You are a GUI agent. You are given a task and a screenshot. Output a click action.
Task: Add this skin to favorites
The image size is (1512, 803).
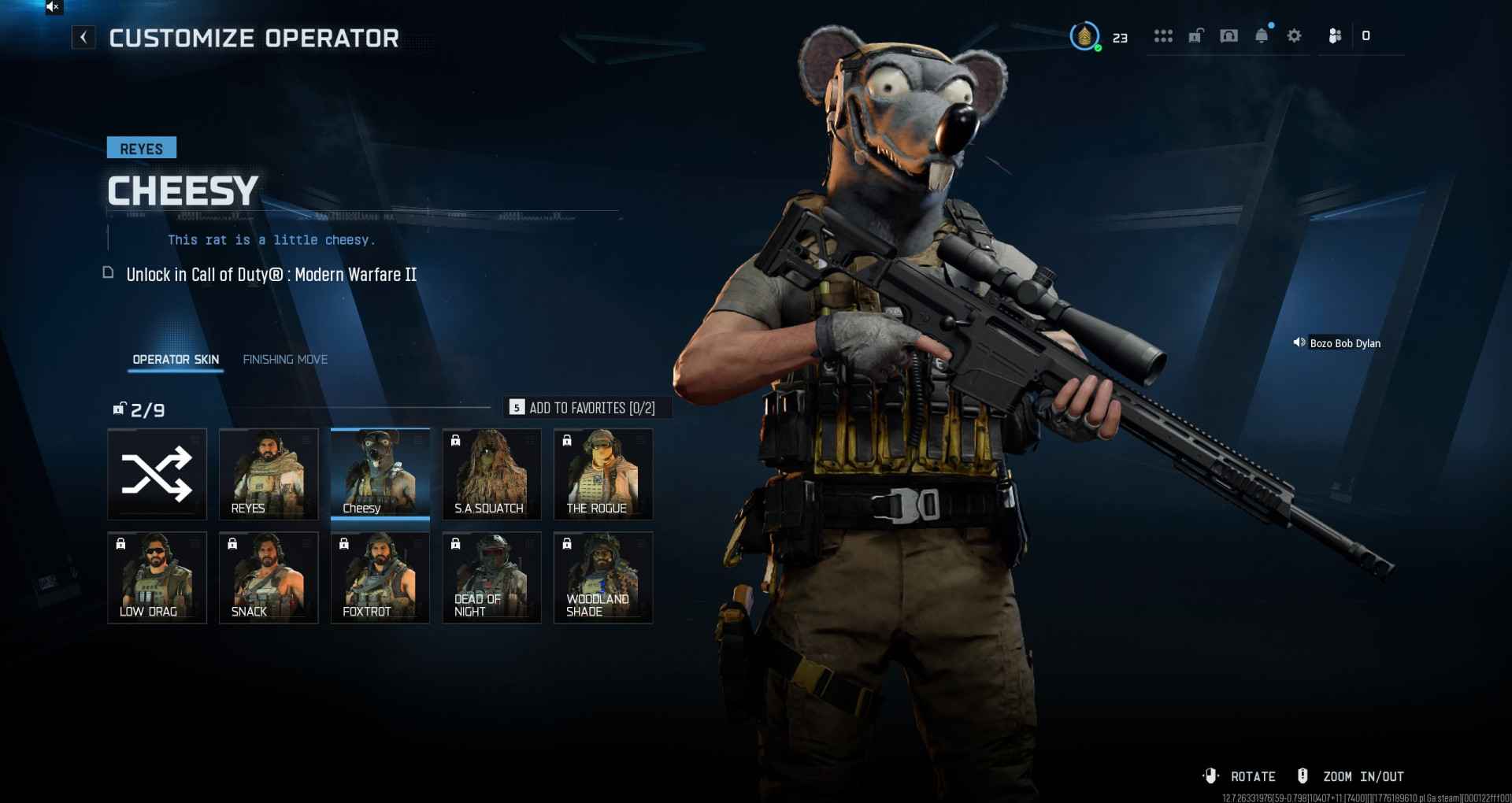(583, 408)
